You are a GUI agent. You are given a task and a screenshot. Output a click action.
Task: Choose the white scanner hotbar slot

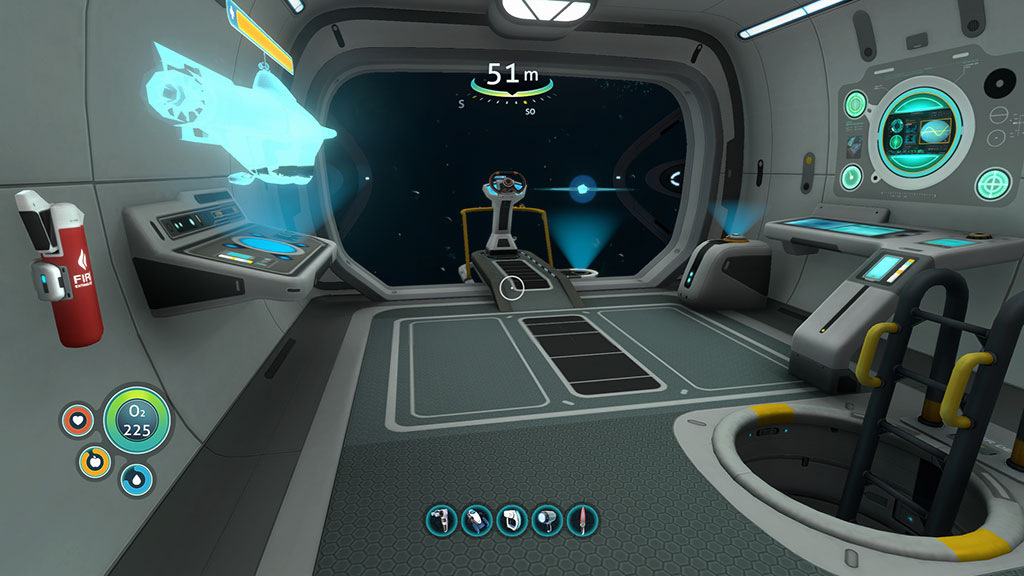click(x=511, y=520)
